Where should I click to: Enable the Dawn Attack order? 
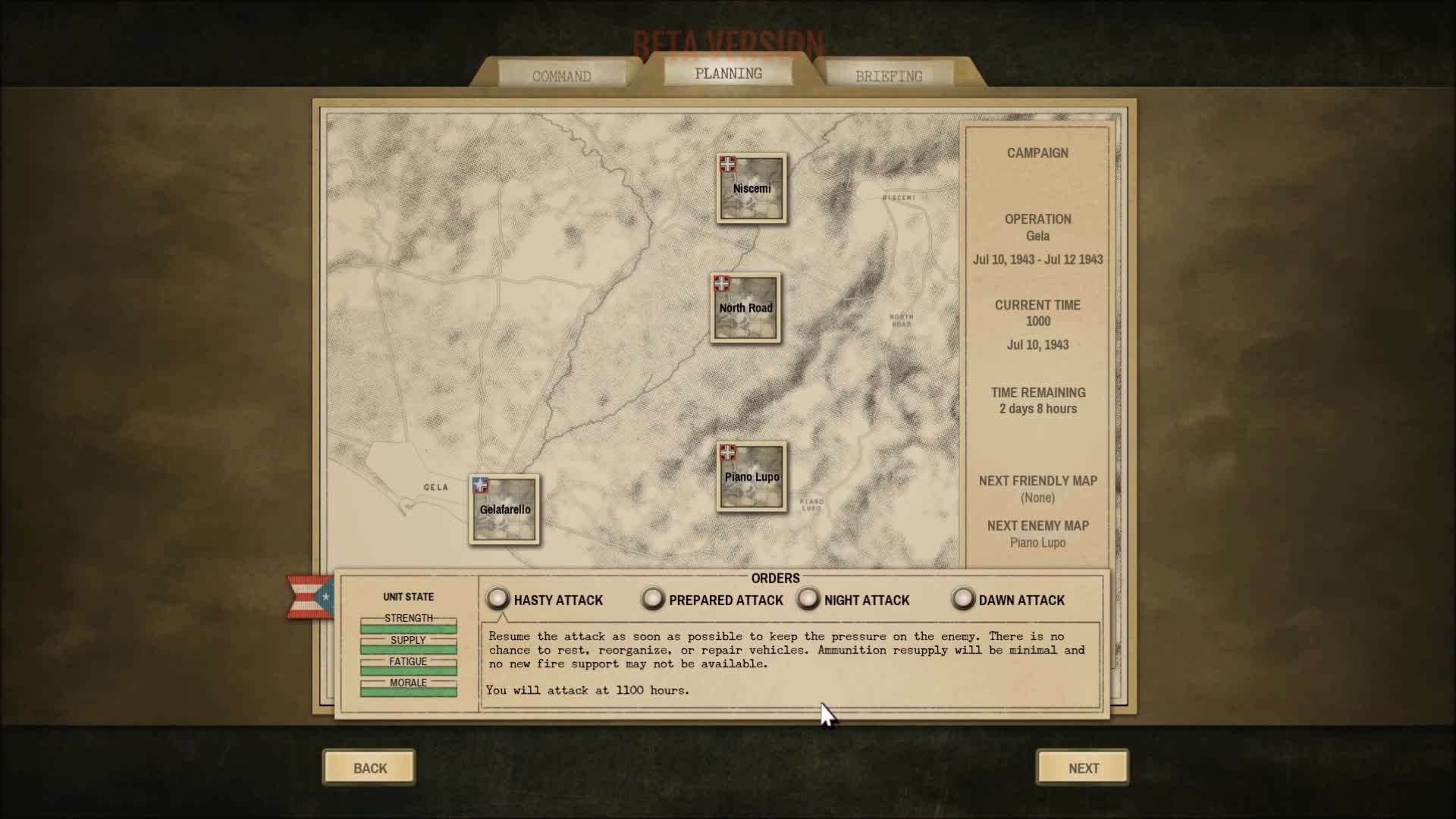click(x=962, y=599)
